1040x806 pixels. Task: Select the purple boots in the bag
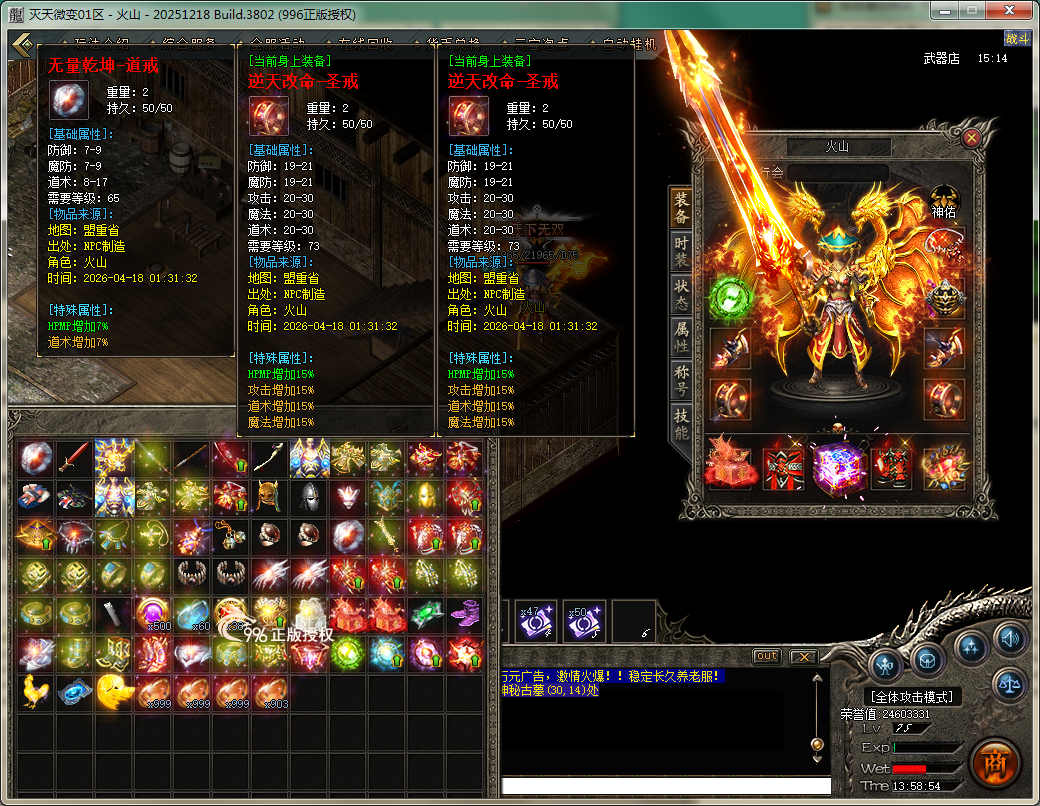pos(465,614)
